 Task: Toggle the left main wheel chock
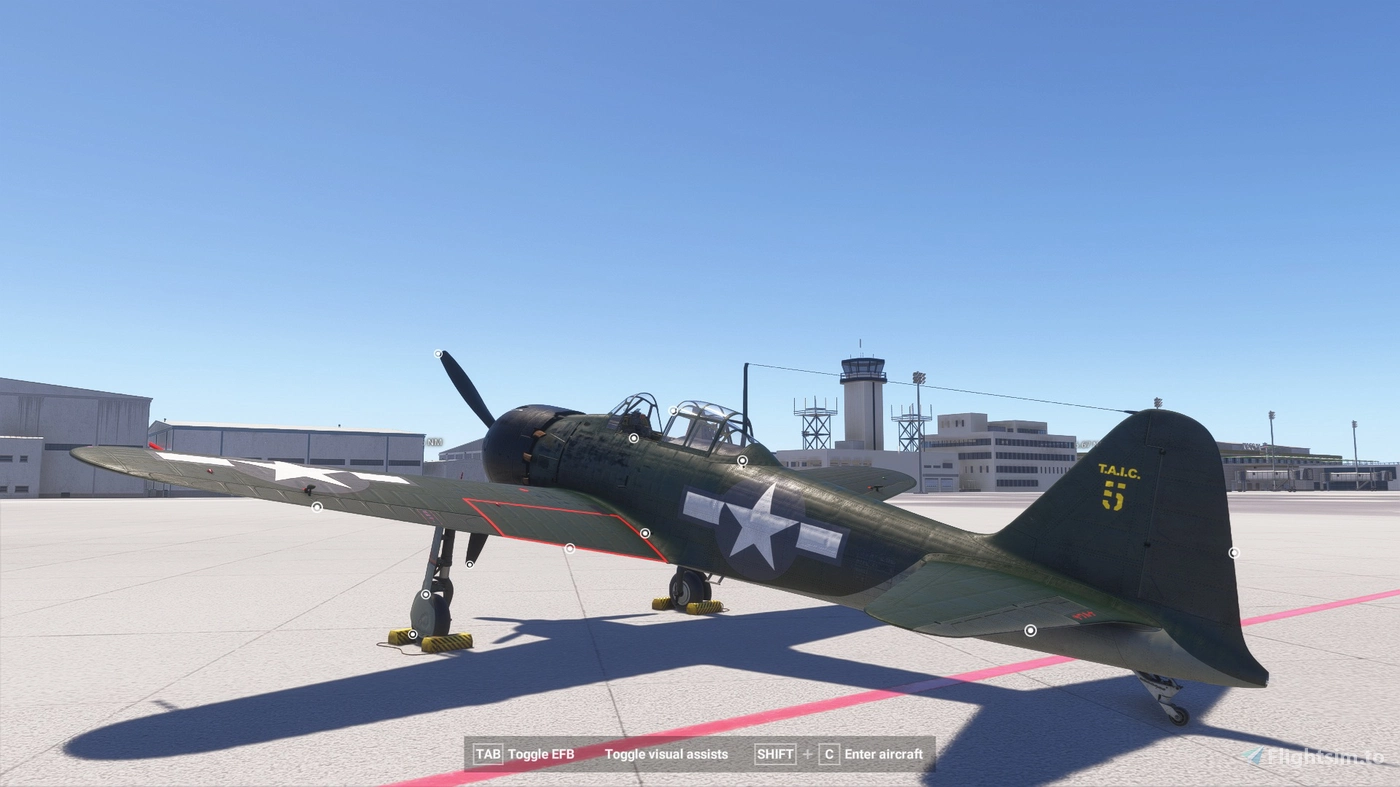click(x=412, y=635)
